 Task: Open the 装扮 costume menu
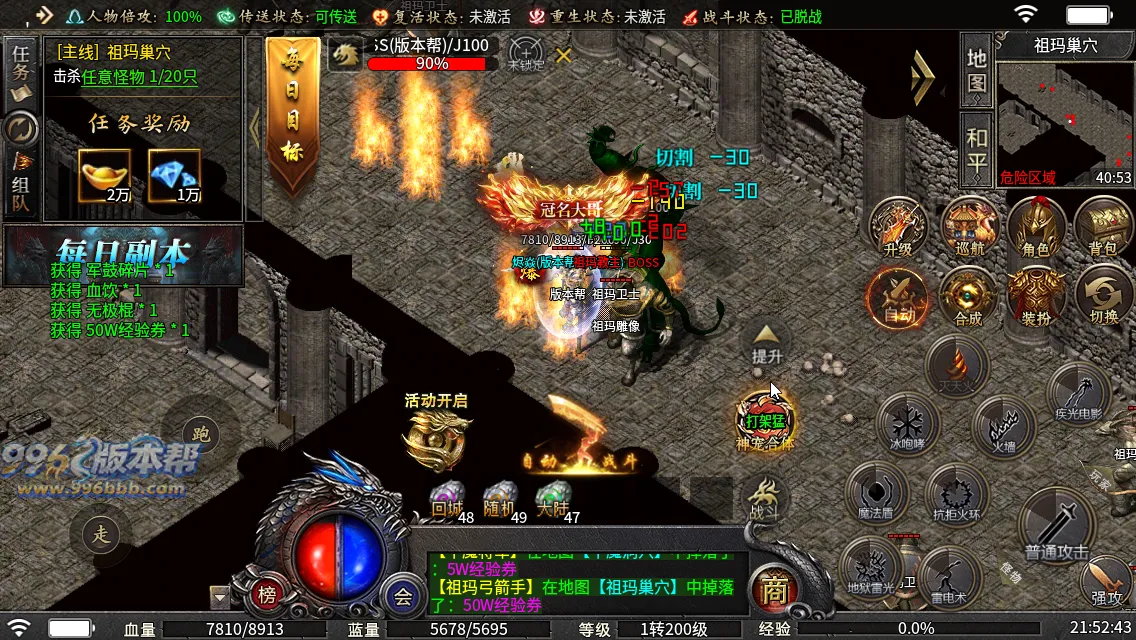[x=1036, y=295]
